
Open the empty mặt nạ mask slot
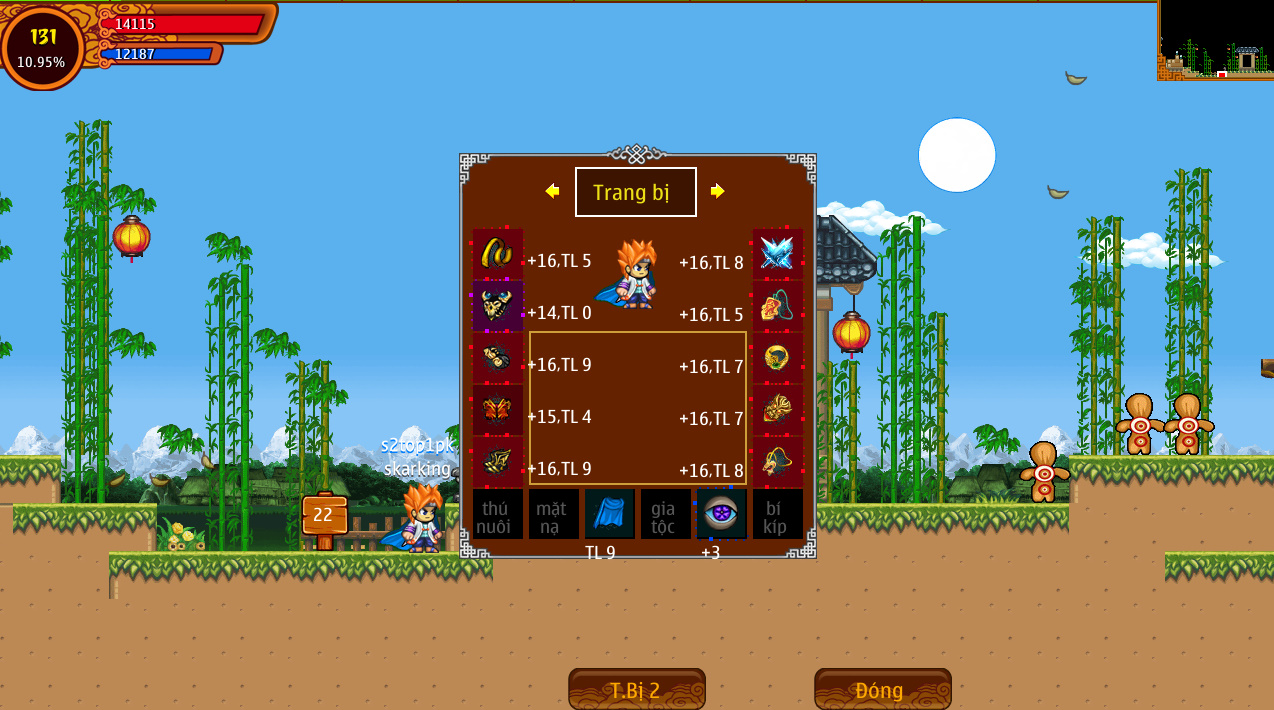pos(553,514)
